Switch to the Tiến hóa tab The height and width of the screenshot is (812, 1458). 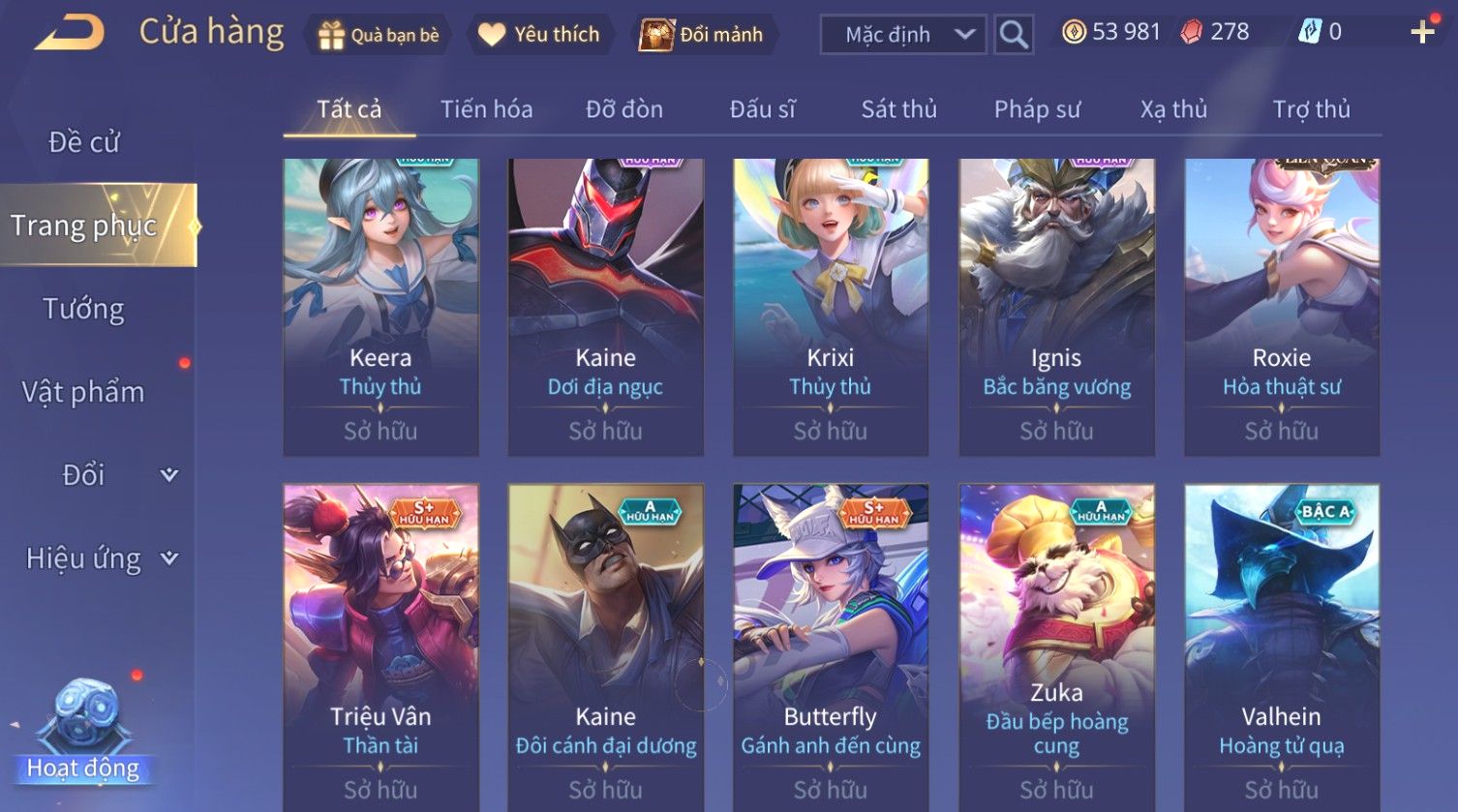[486, 109]
